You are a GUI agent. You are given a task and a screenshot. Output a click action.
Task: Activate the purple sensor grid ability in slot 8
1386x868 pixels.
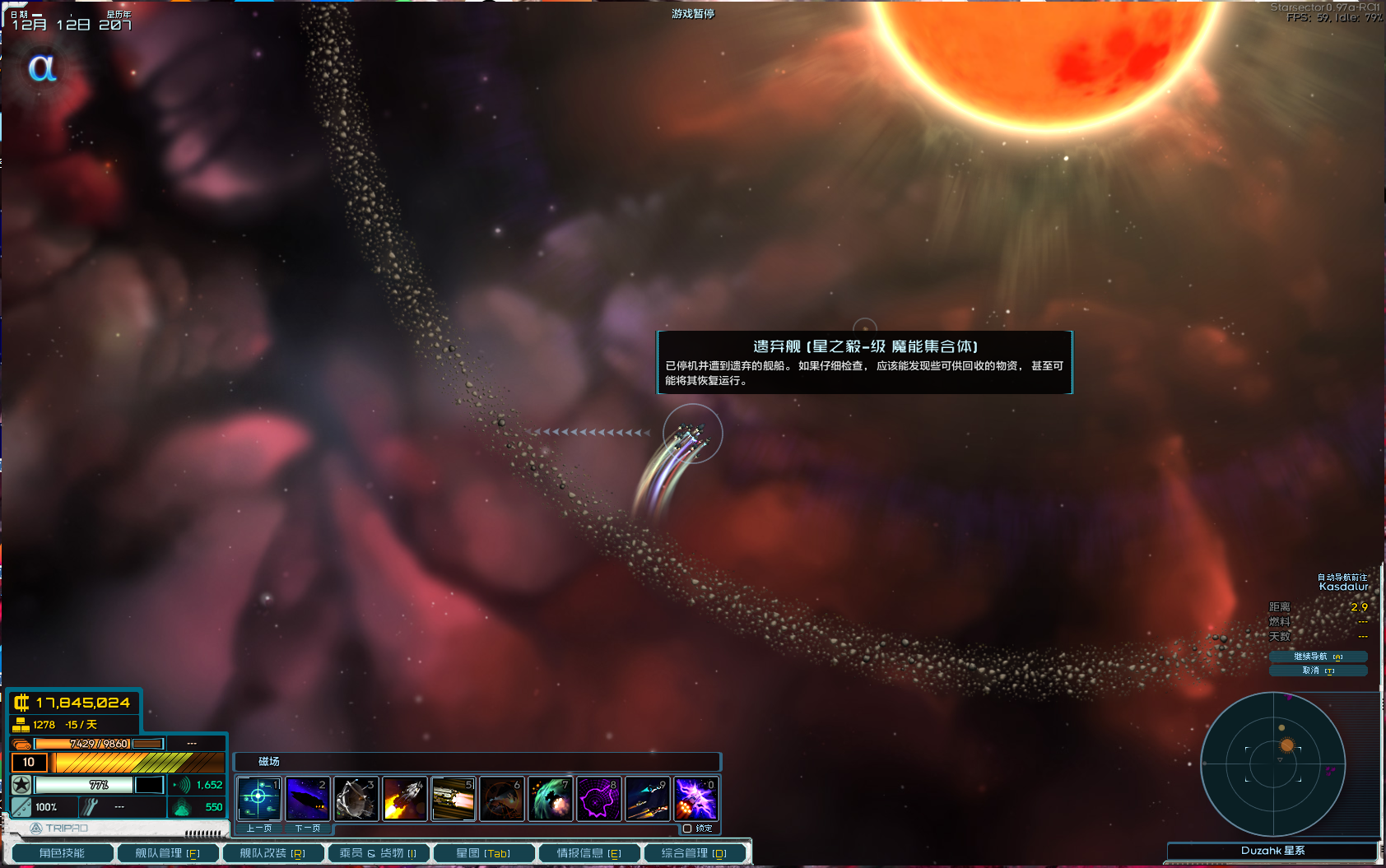(598, 798)
